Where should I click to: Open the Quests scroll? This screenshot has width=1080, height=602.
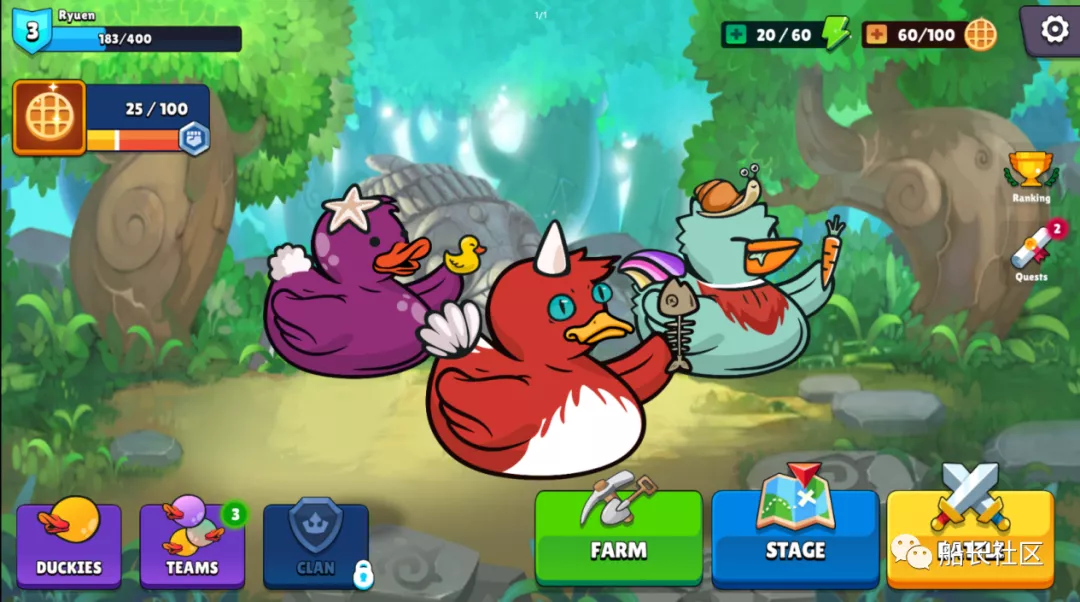[1032, 253]
